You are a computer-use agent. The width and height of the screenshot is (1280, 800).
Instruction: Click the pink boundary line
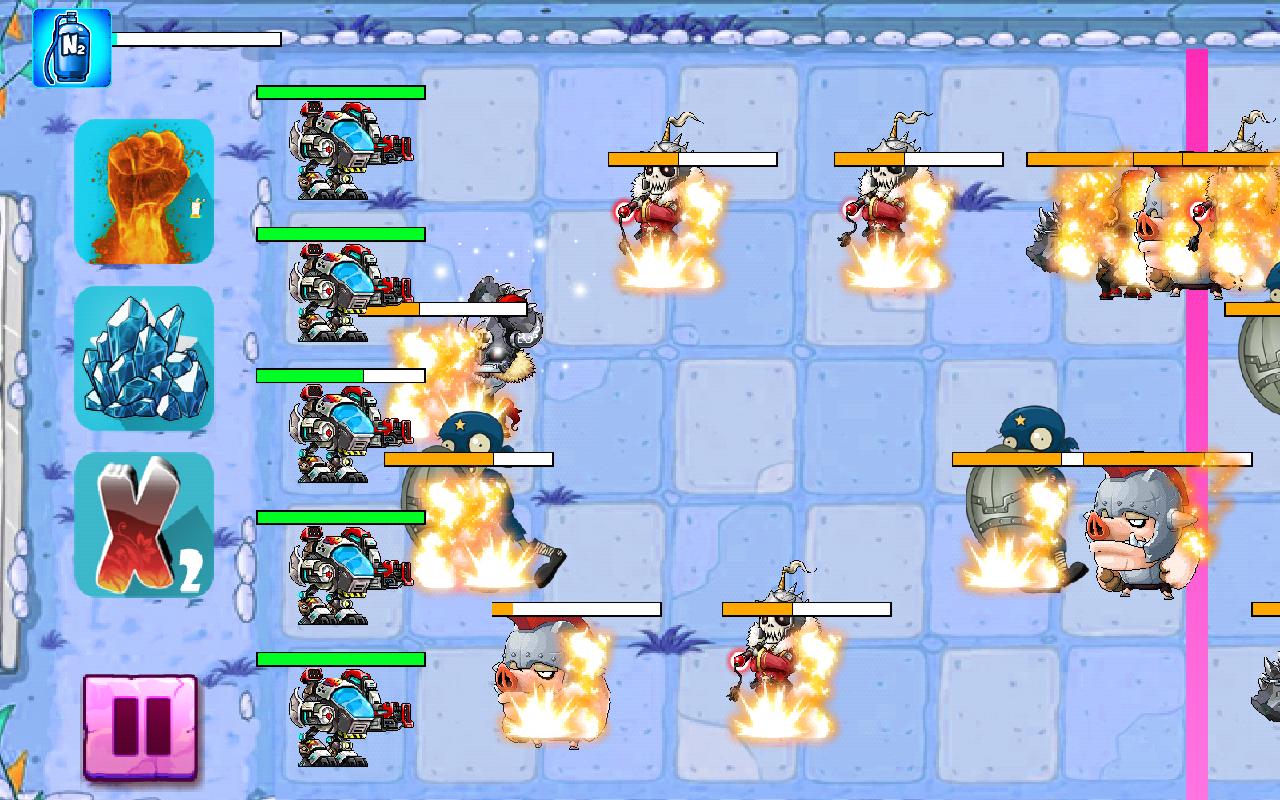(1196, 400)
